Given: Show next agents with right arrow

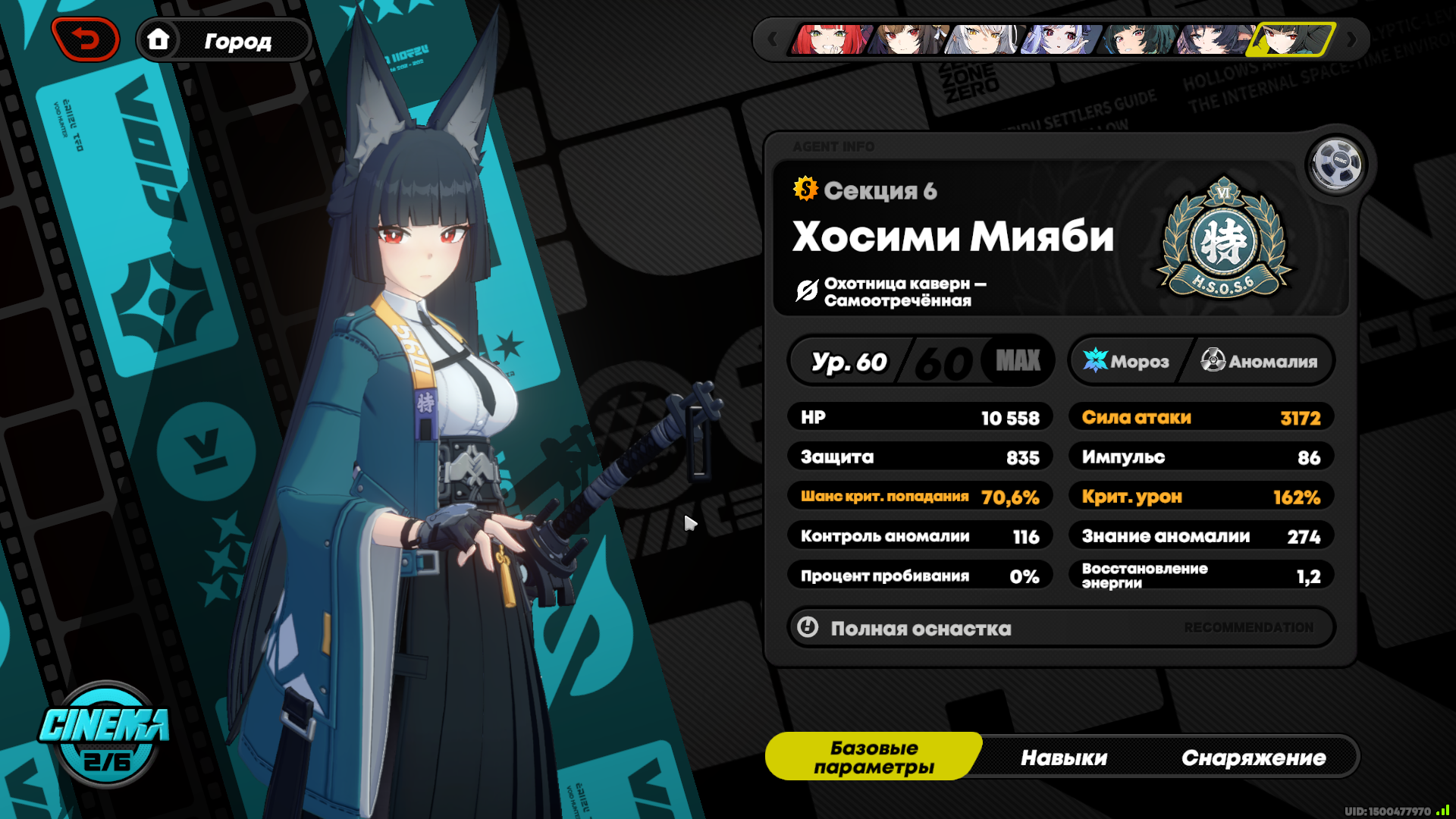Looking at the screenshot, I should click(1351, 39).
